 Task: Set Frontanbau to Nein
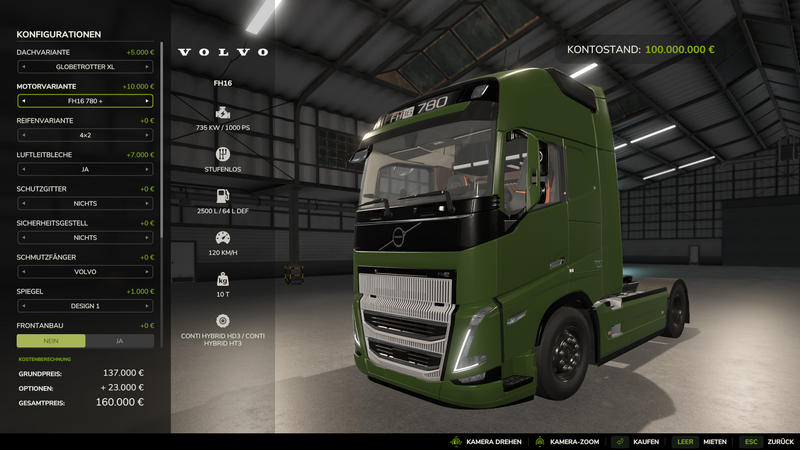[51, 340]
